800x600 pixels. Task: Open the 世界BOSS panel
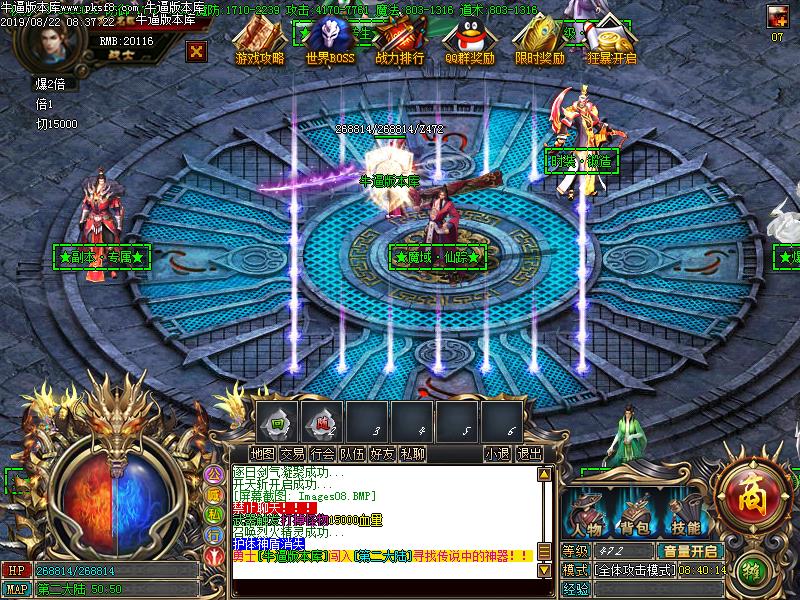coord(330,42)
